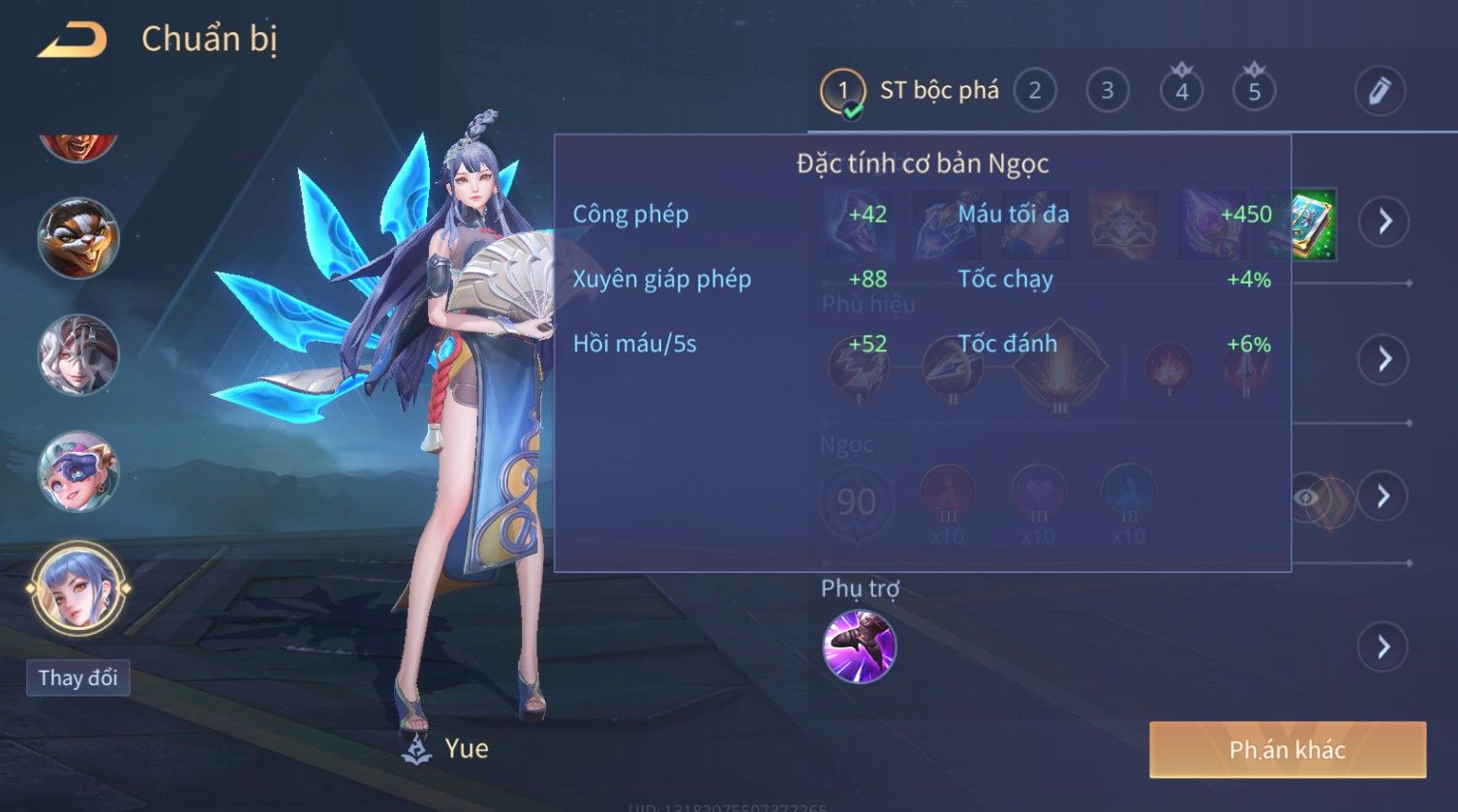Go back using the return arrow

[x=72, y=40]
